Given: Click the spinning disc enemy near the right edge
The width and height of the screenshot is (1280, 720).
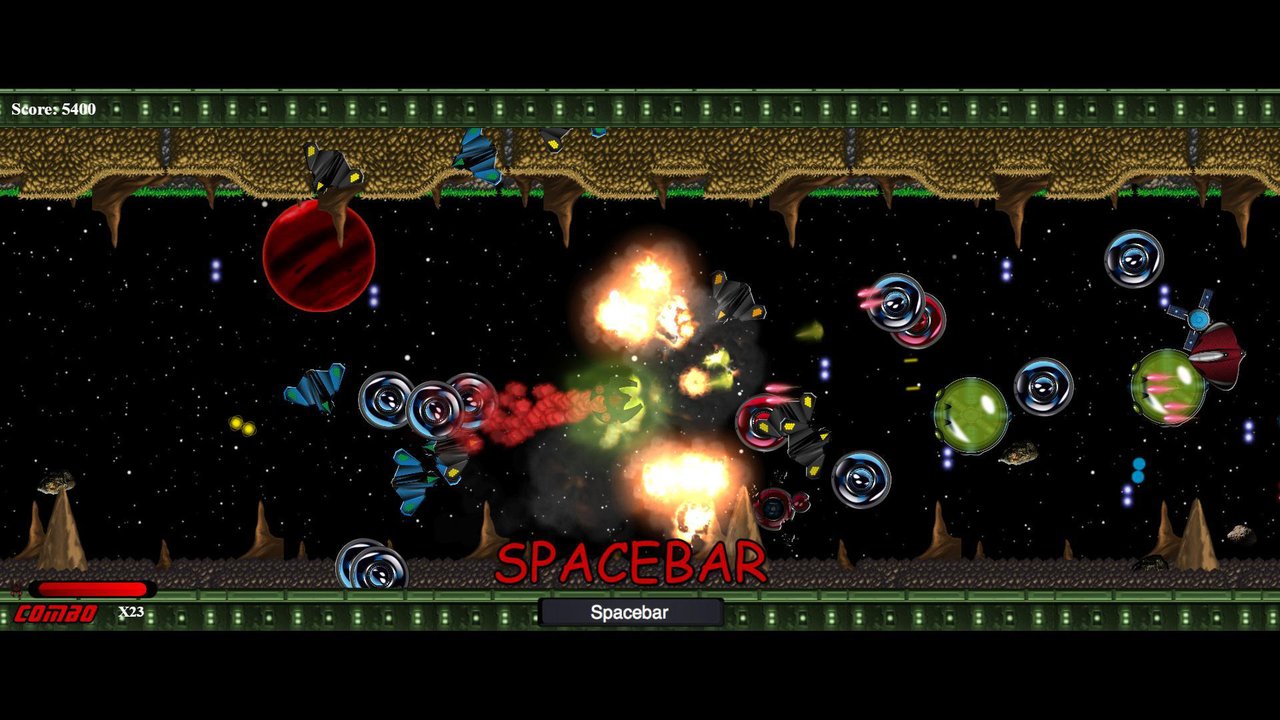Looking at the screenshot, I should (x=1135, y=260).
